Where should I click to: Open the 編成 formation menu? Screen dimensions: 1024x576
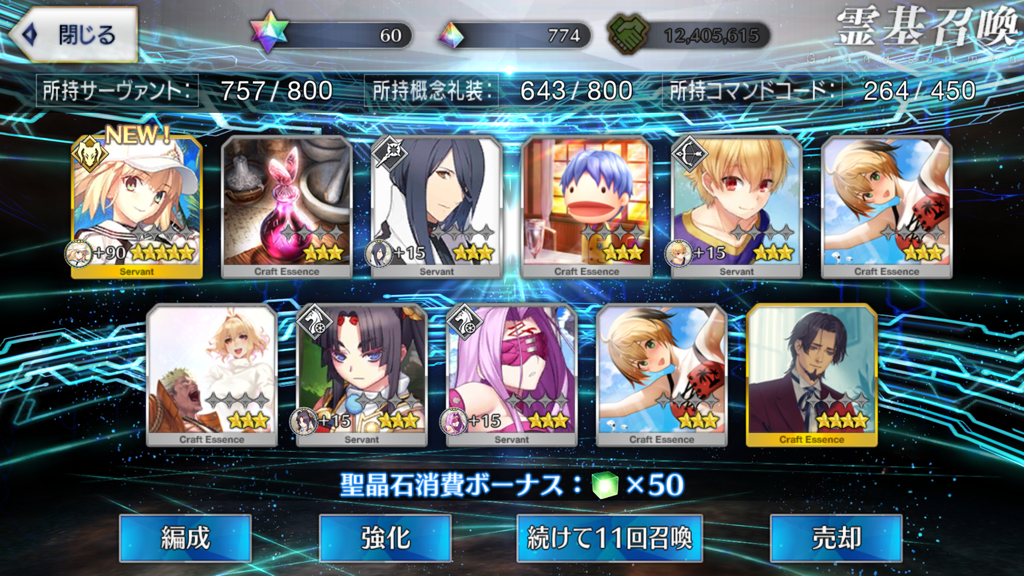(185, 538)
